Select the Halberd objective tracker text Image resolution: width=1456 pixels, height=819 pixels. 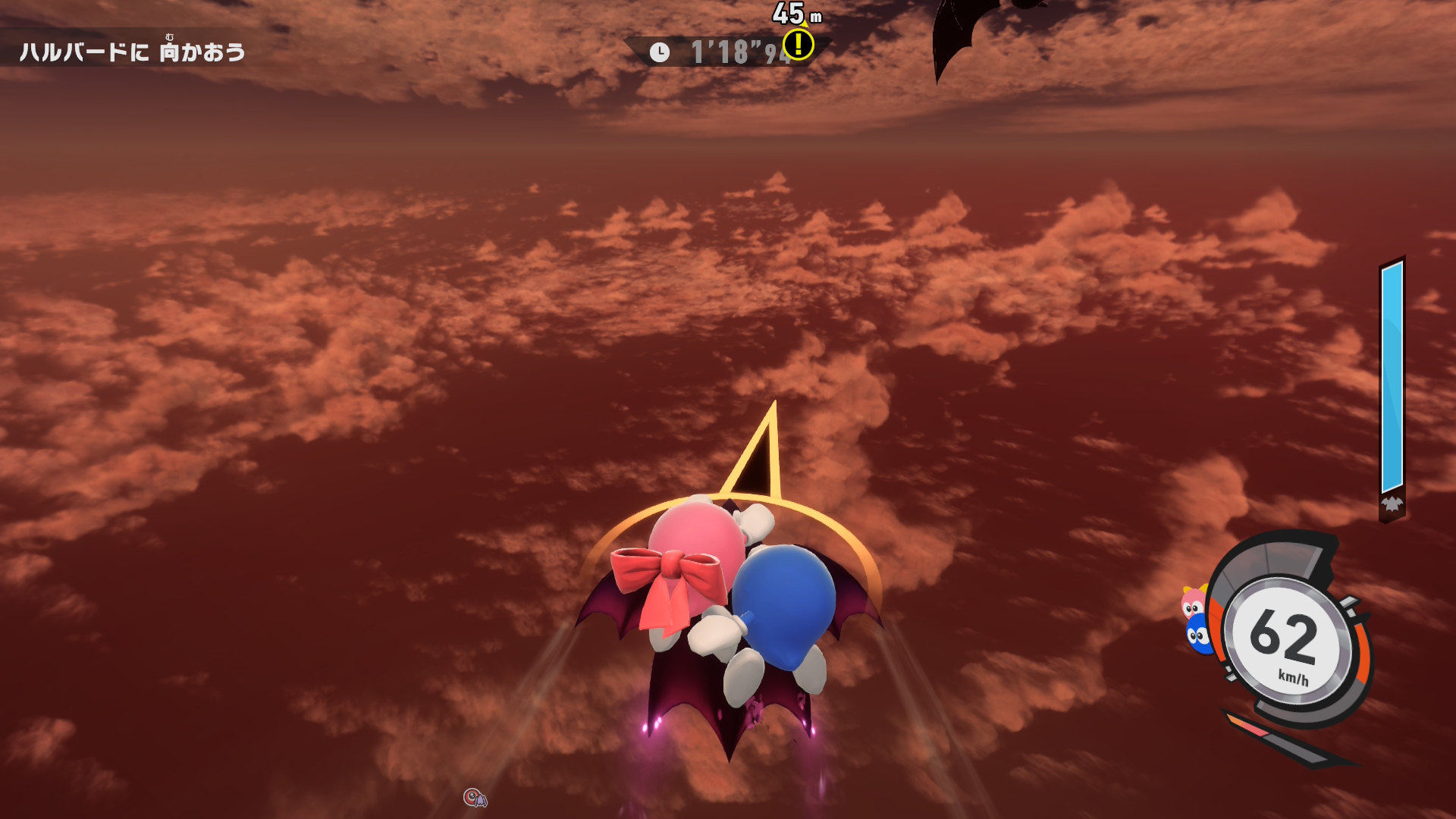pos(133,52)
